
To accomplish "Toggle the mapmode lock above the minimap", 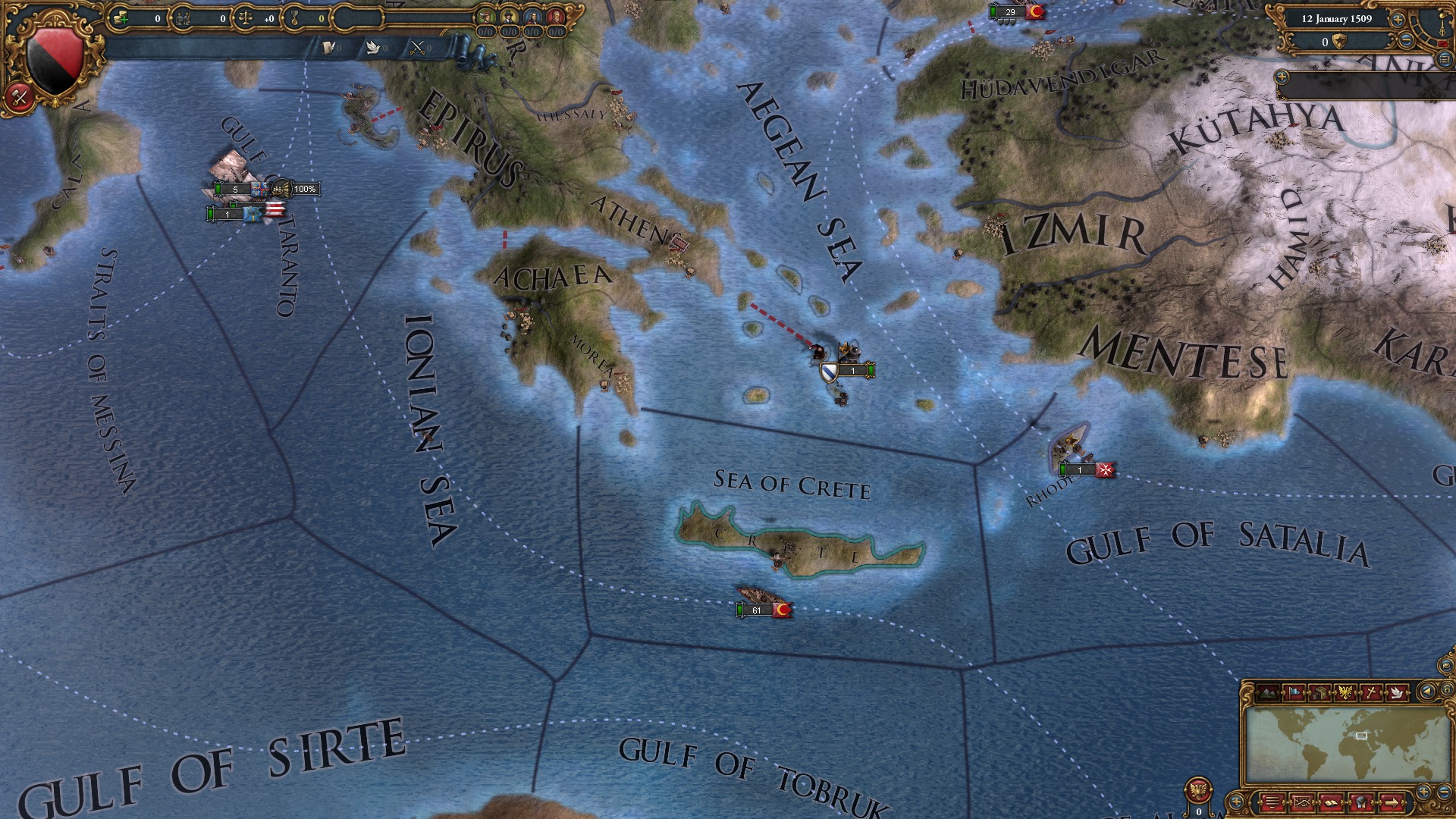I will click(1447, 691).
